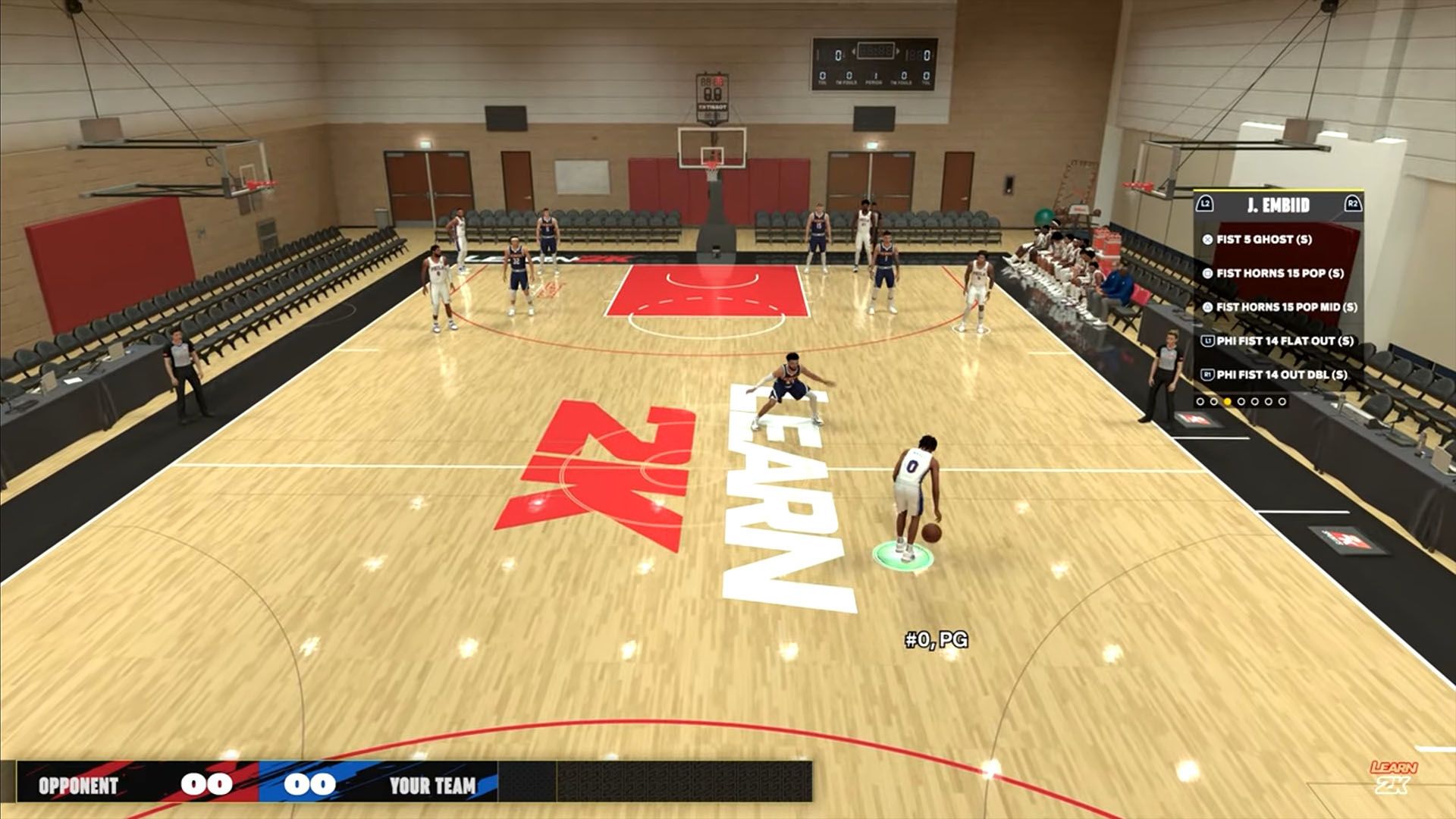The height and width of the screenshot is (819, 1456).
Task: Click the R1 icon next to PHI FIST 14 OUT DBL
Action: coord(1207,374)
